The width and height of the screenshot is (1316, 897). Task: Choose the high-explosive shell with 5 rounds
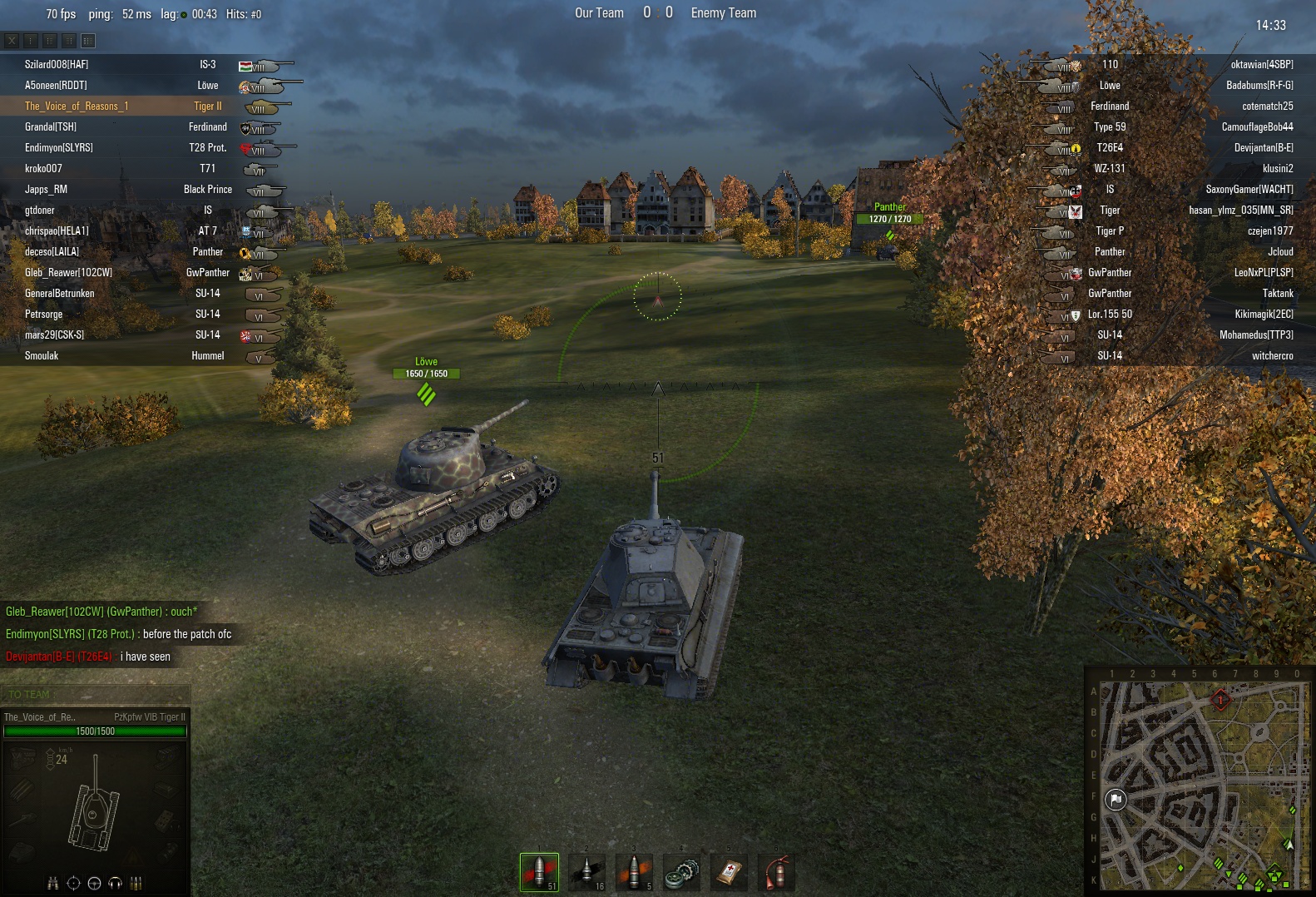click(634, 871)
